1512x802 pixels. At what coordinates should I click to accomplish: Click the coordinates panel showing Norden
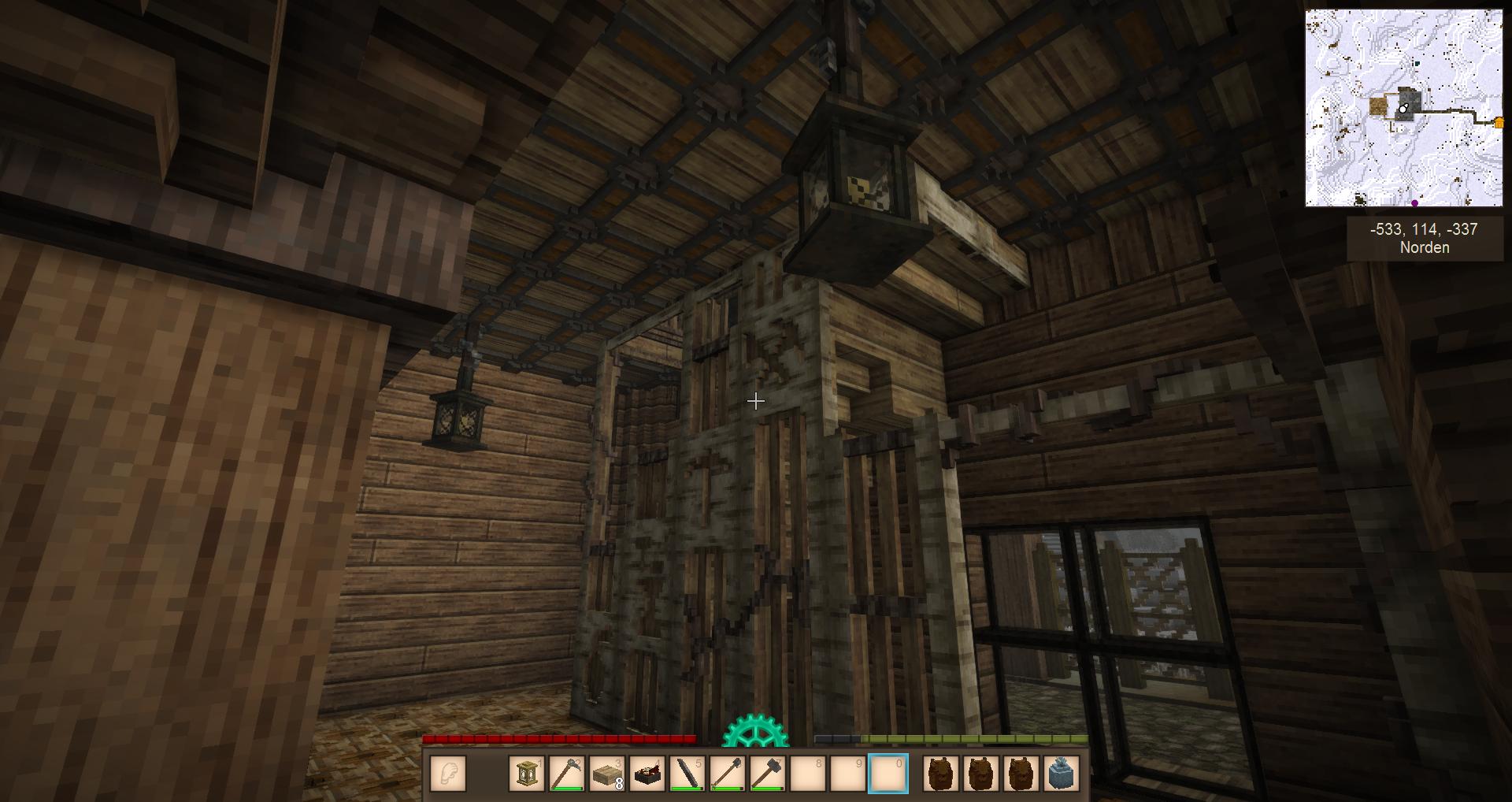[1424, 238]
